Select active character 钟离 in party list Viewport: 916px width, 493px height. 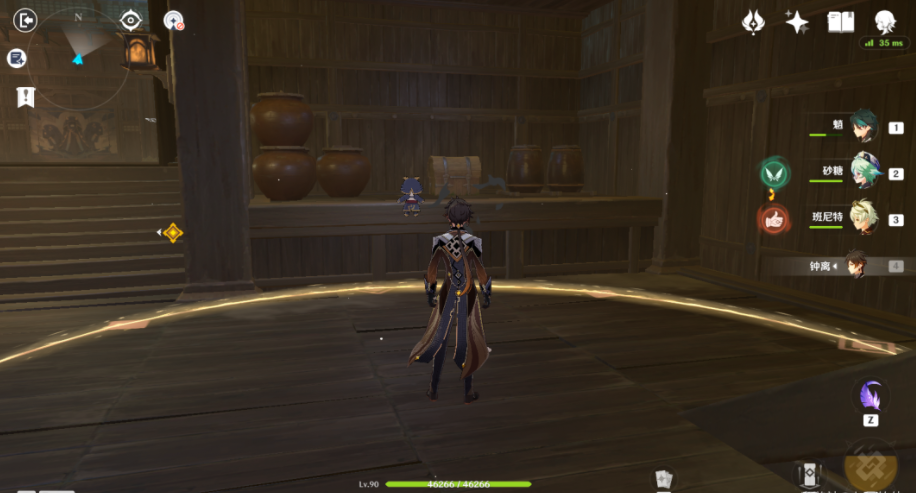pos(855,265)
